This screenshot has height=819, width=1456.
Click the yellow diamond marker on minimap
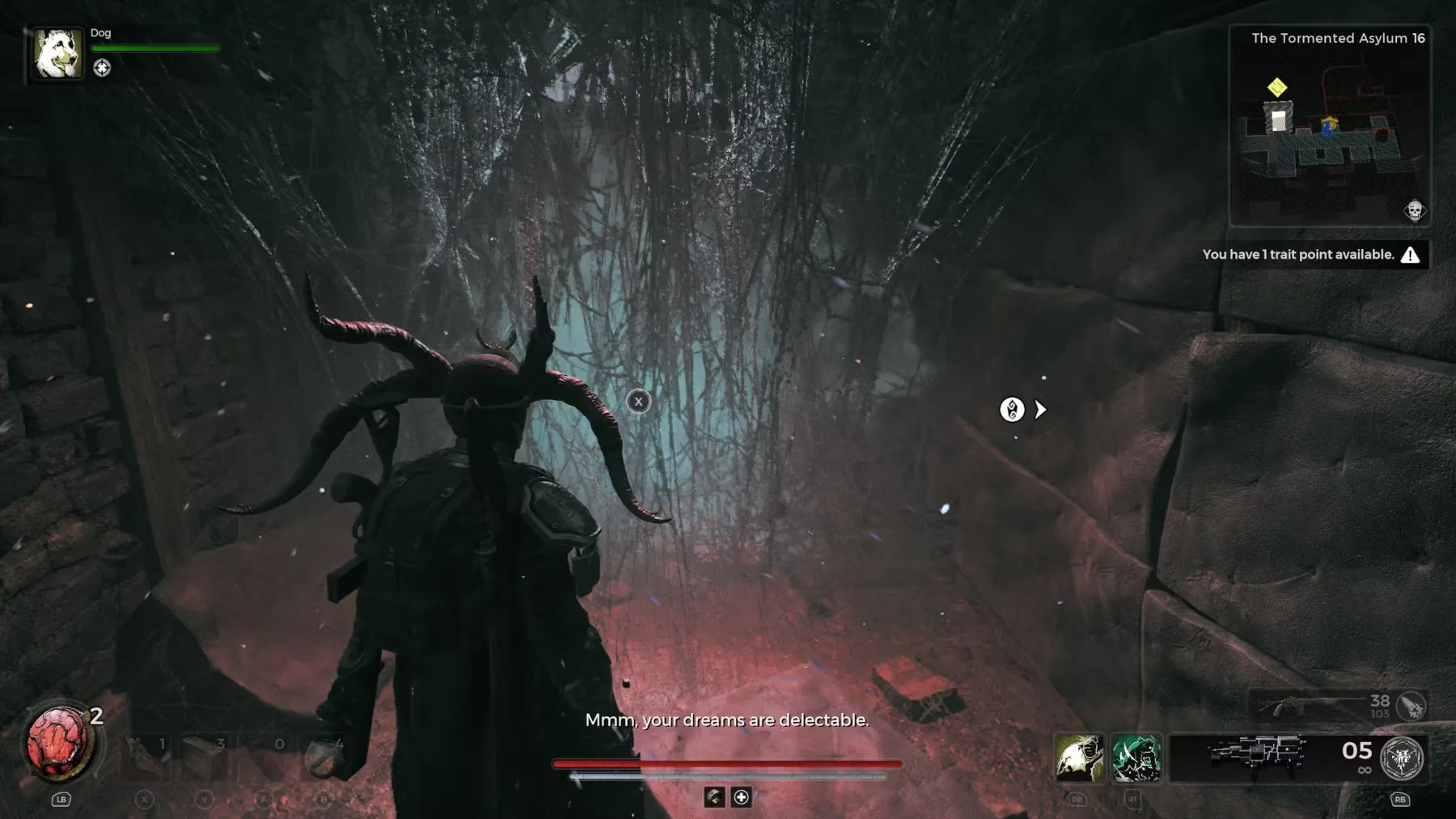pyautogui.click(x=1276, y=87)
